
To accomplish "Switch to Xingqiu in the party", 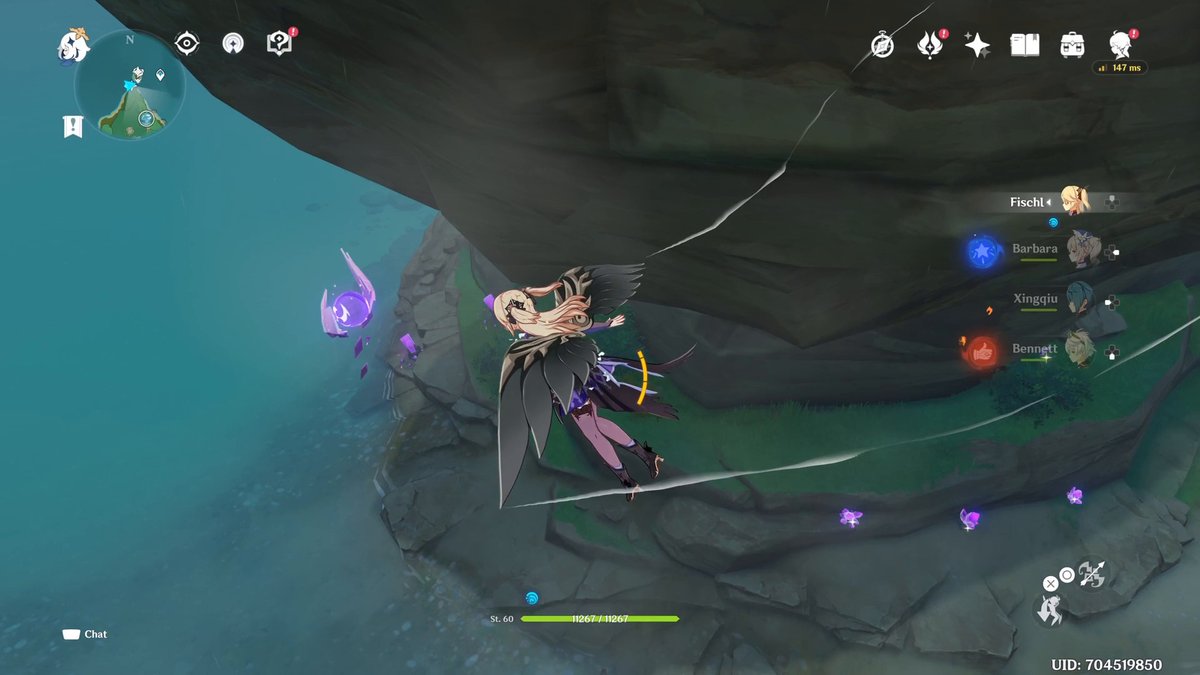I will click(x=1078, y=300).
